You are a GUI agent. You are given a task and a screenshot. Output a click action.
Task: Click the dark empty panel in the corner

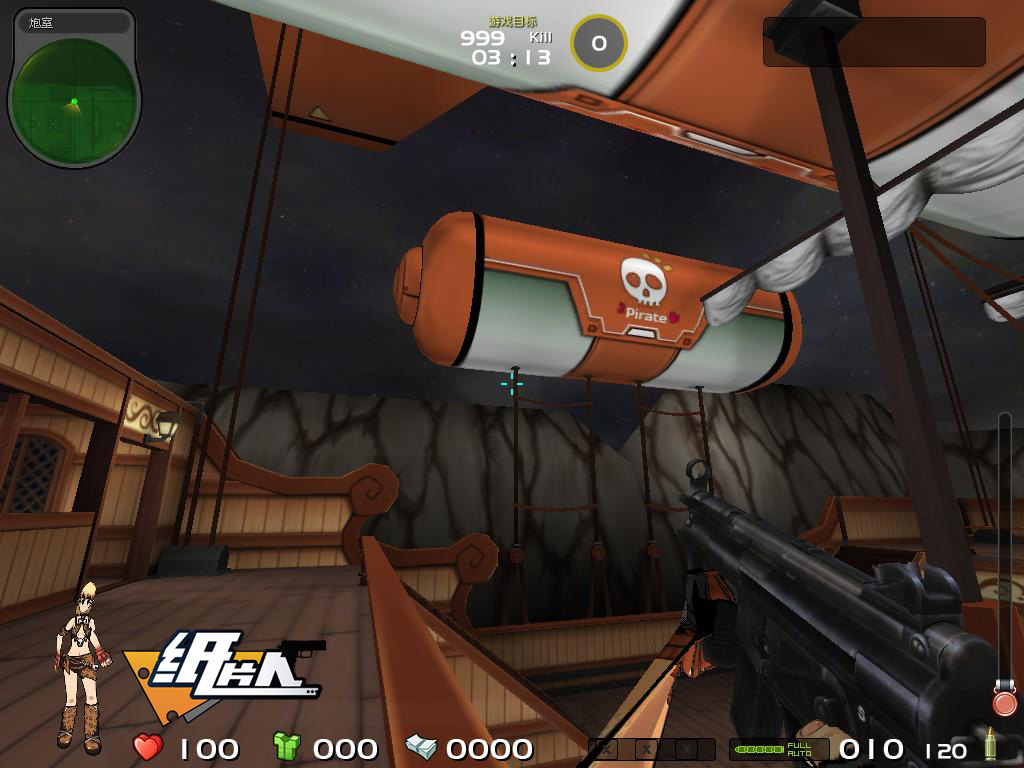[873, 42]
